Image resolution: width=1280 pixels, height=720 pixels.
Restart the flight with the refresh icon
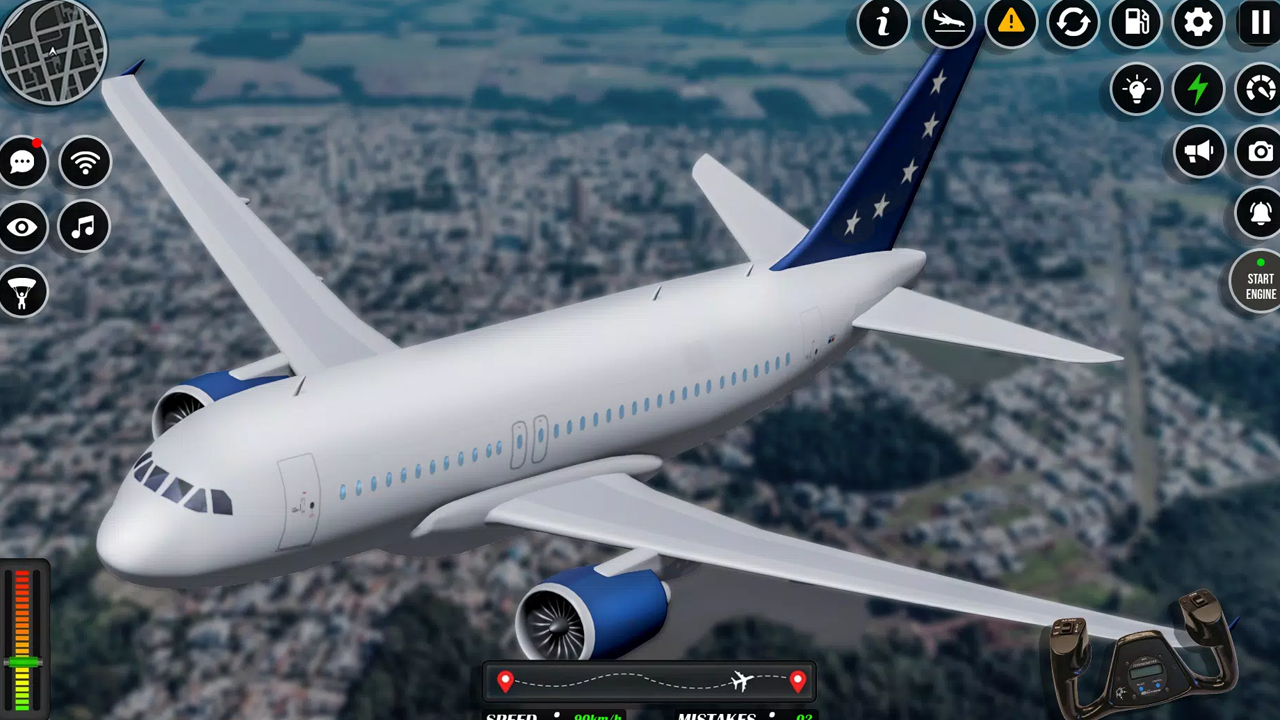1073,24
